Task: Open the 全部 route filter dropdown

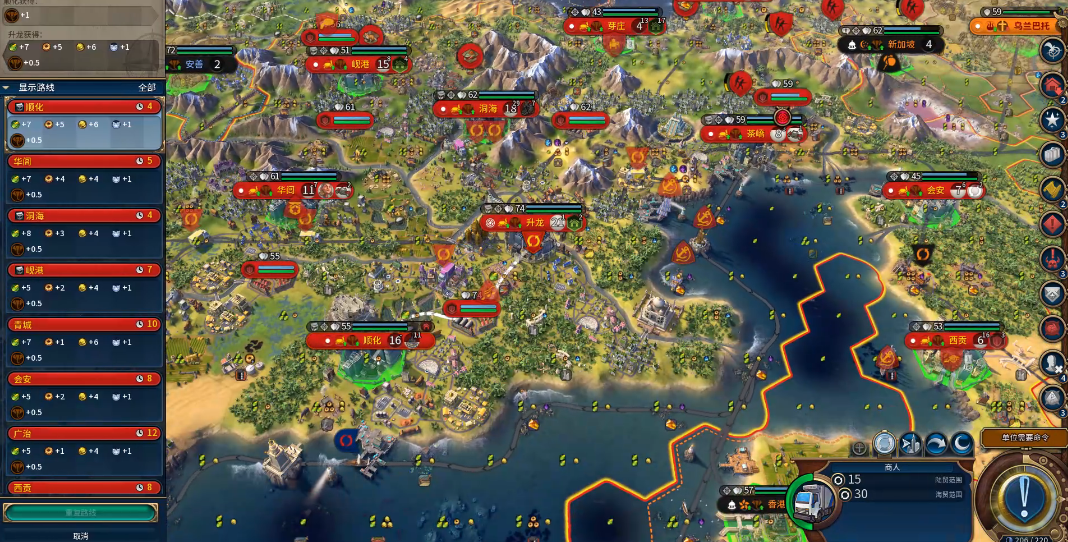Action: (146, 87)
